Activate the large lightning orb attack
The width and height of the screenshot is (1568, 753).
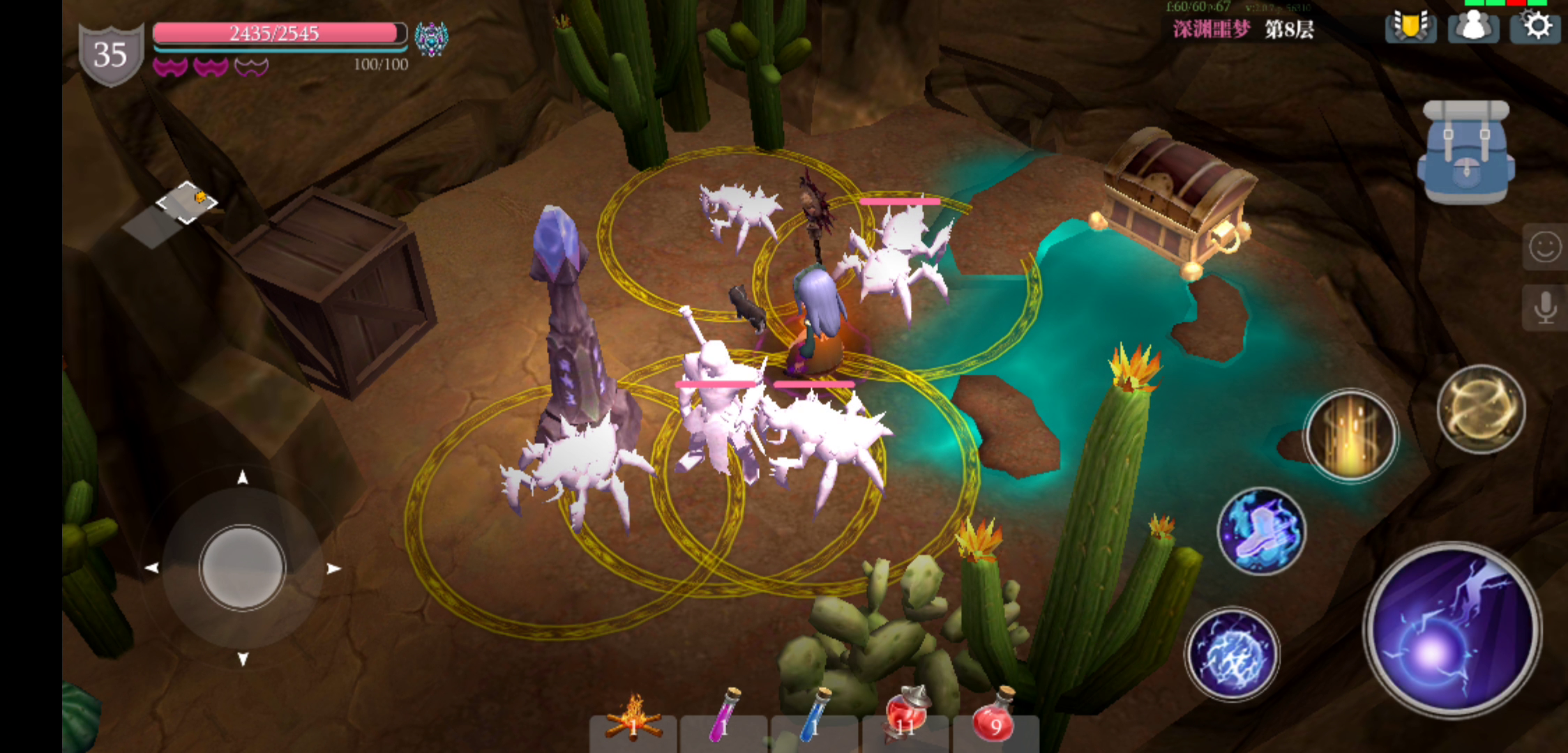1452,630
